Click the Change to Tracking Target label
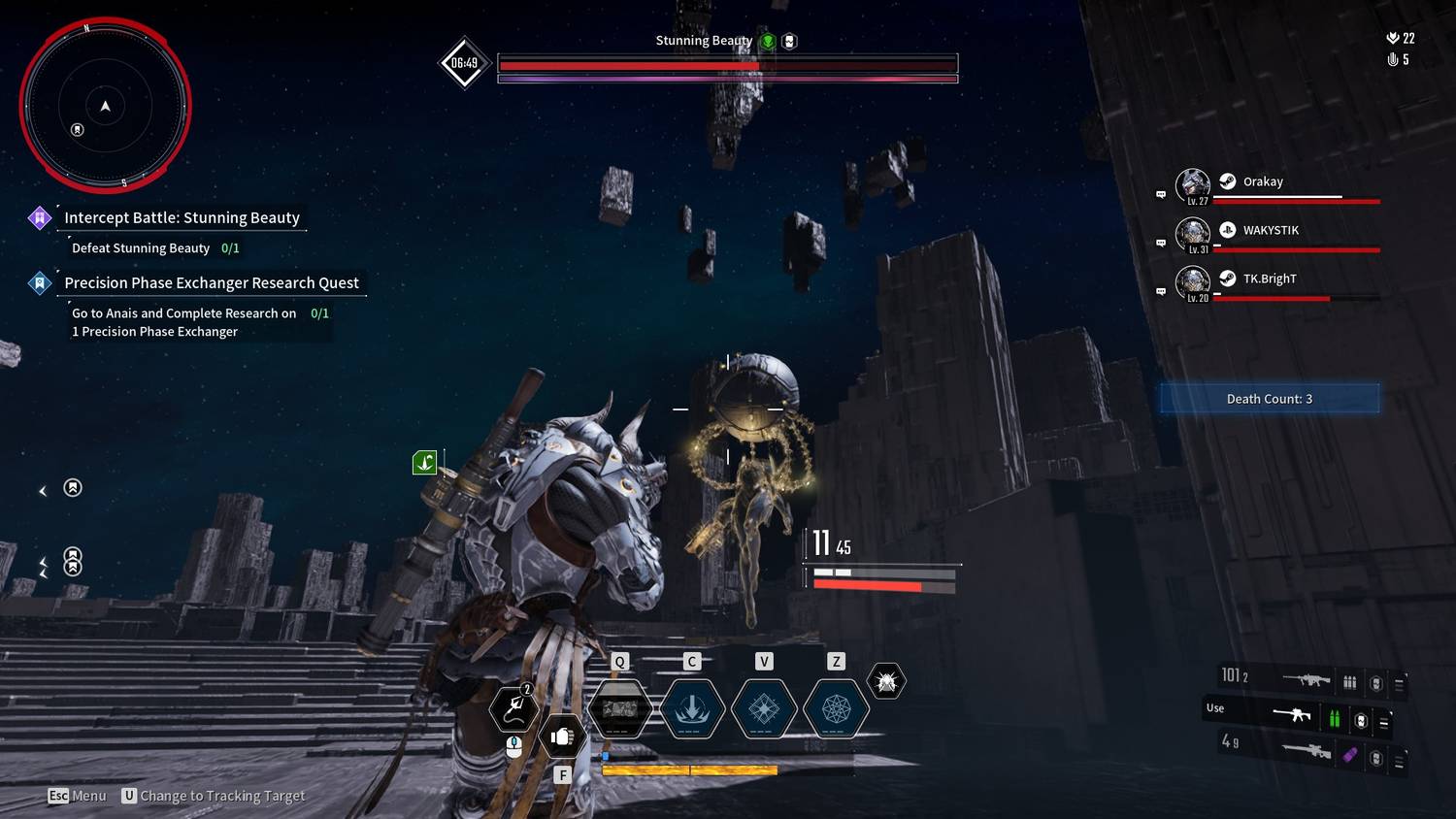1456x819 pixels. [x=222, y=796]
